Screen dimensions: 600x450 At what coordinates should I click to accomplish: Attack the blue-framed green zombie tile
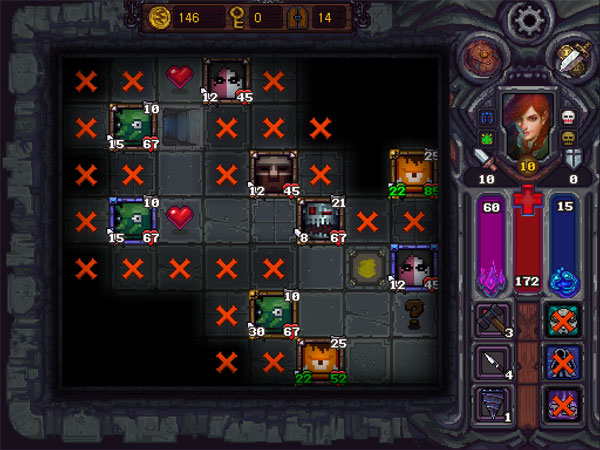coord(132,220)
